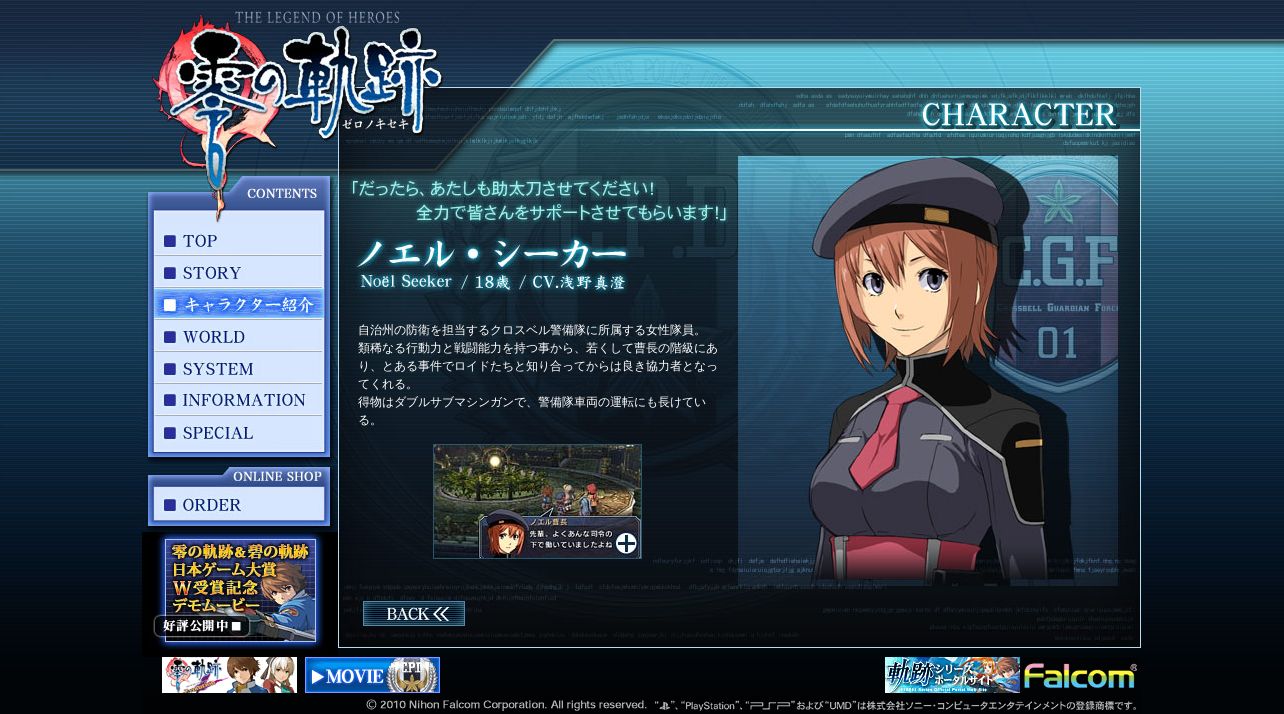The width and height of the screenshot is (1284, 714).
Task: Select the キャラクター紹介 menu entry
Action: click(239, 305)
